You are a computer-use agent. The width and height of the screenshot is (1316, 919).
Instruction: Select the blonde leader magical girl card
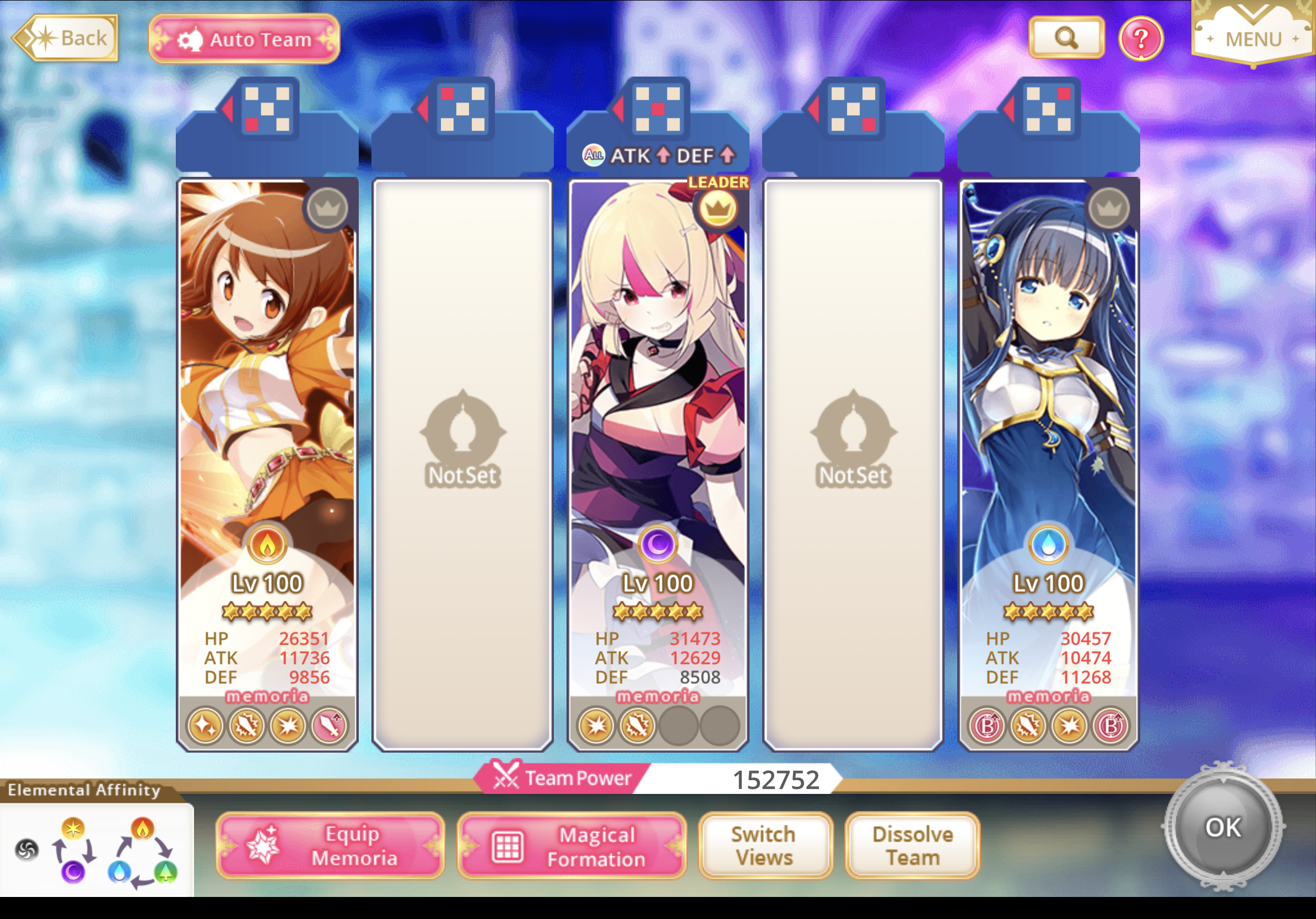pos(657,401)
